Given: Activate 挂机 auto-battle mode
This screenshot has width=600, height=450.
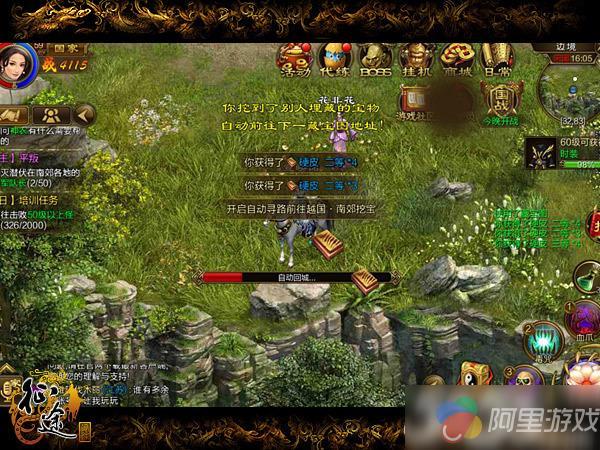Looking at the screenshot, I should (412, 58).
